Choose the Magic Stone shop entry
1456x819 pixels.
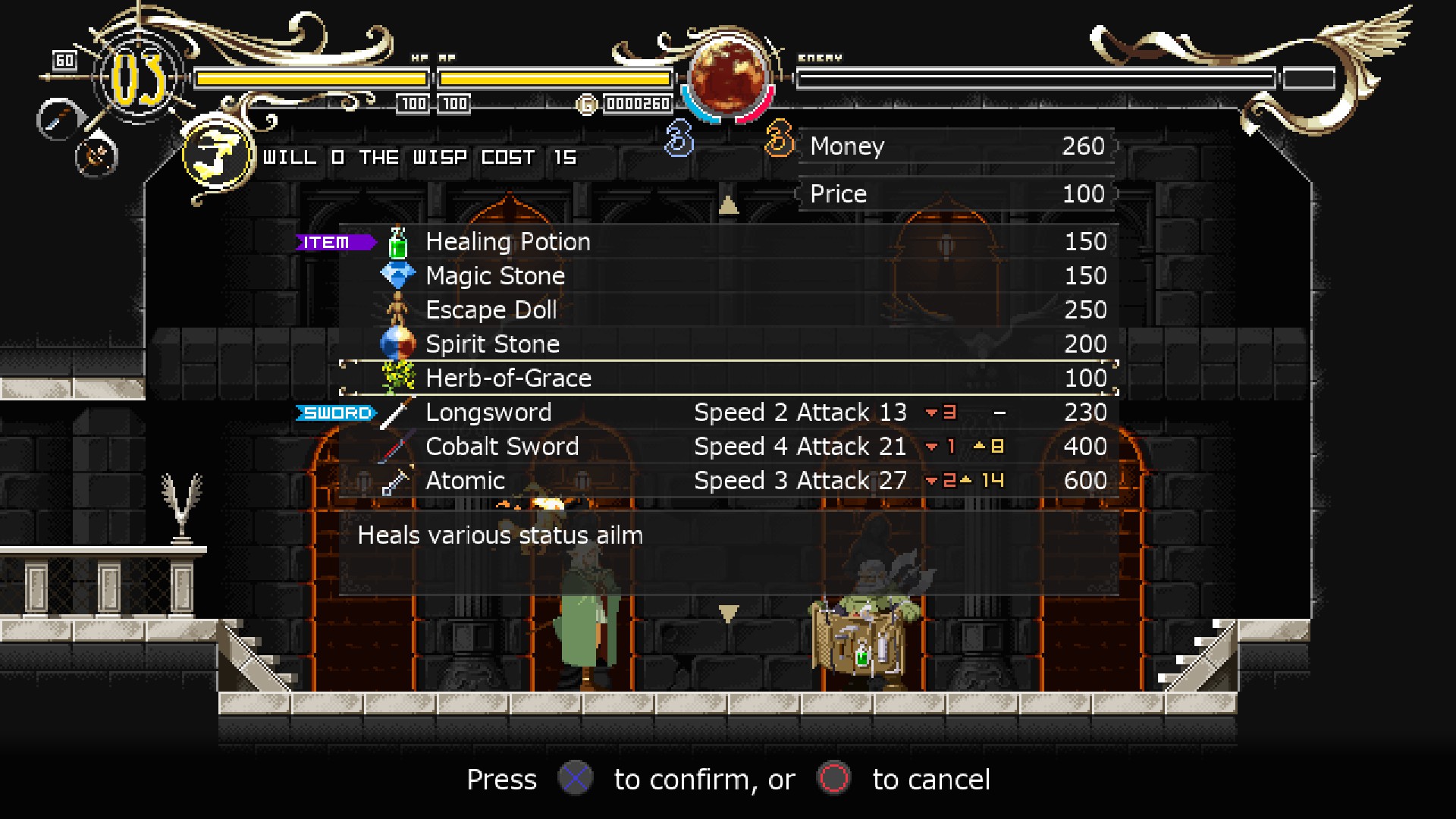(x=495, y=276)
